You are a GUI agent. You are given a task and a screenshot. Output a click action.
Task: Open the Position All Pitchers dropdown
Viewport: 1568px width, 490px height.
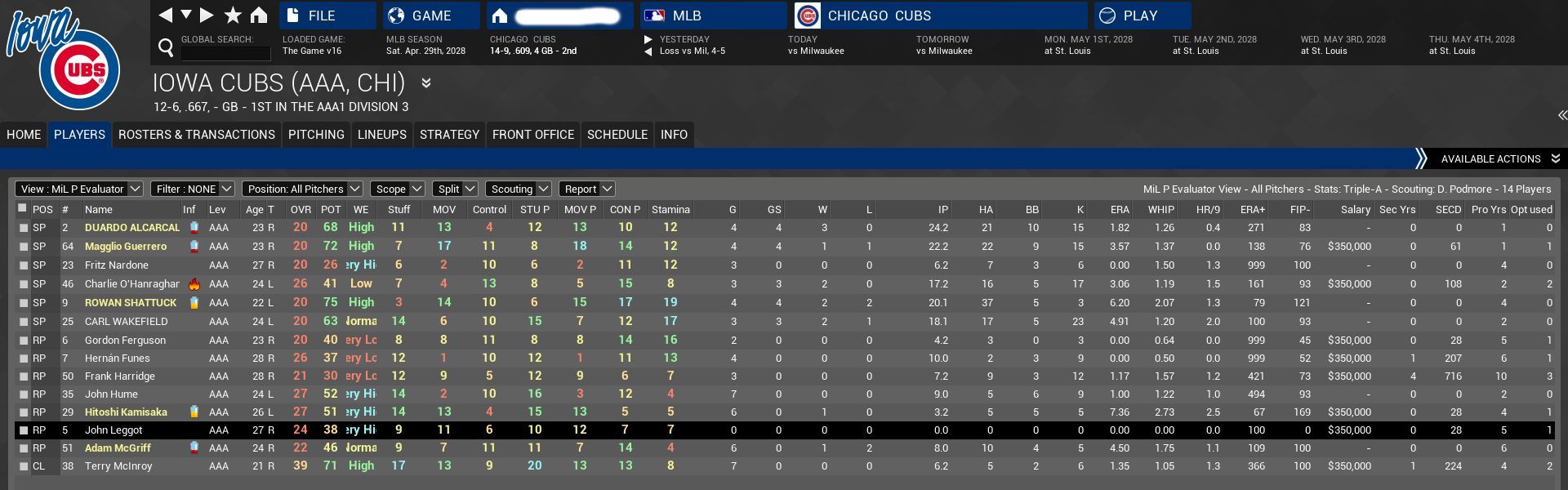pyautogui.click(x=302, y=189)
